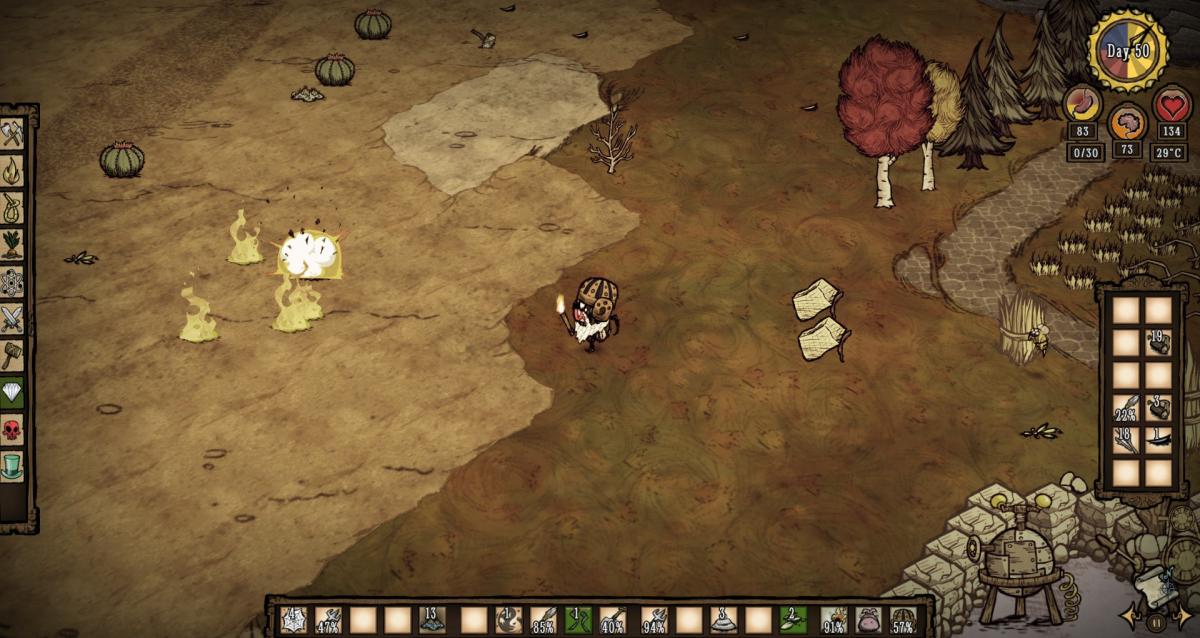Open the Fire crafting tab
This screenshot has width=1200, height=638.
[12, 170]
